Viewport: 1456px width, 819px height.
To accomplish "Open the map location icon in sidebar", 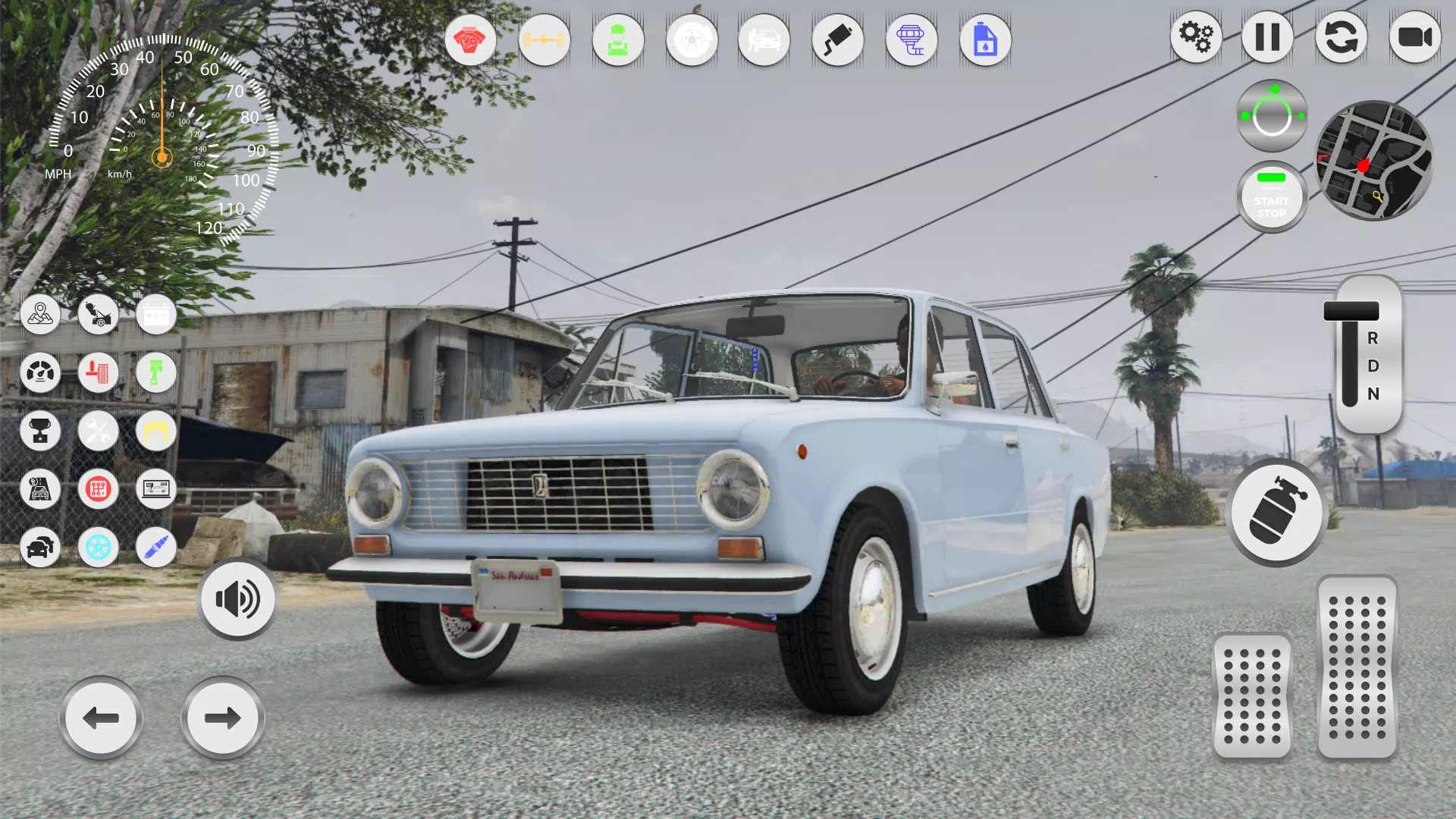I will (x=41, y=315).
